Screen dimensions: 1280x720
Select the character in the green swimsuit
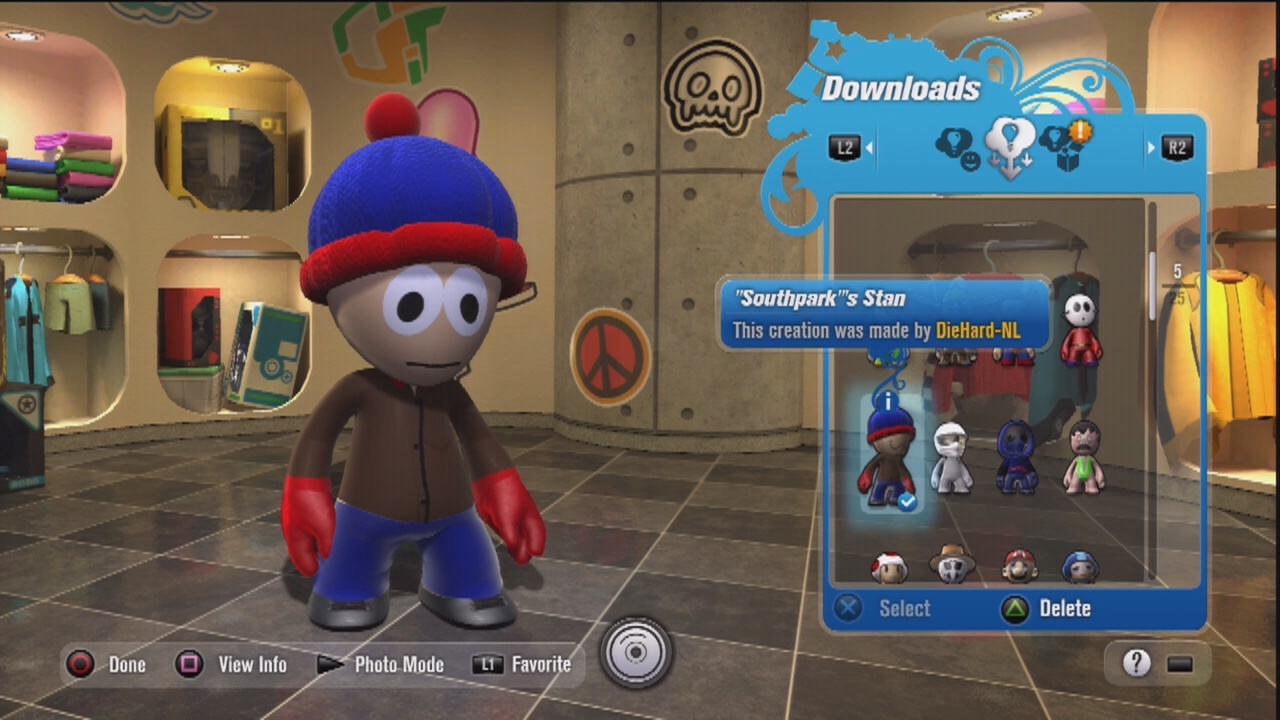point(1083,457)
